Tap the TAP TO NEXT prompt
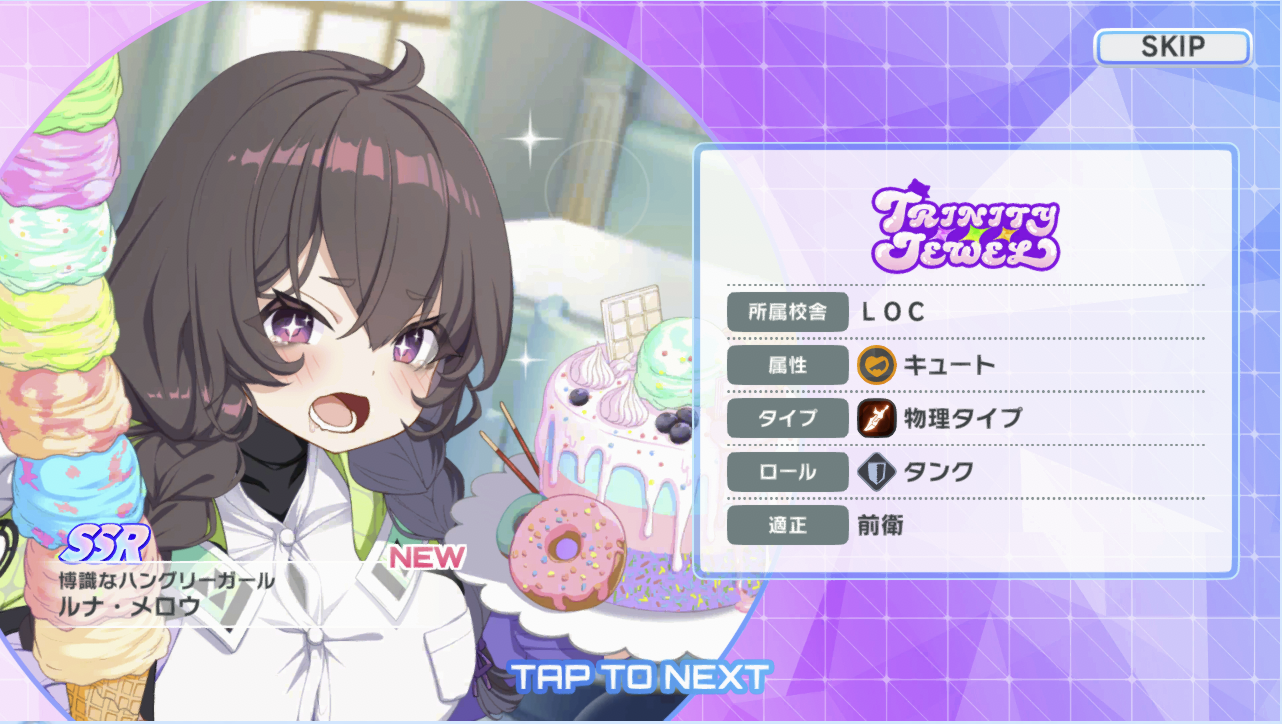 640,677
